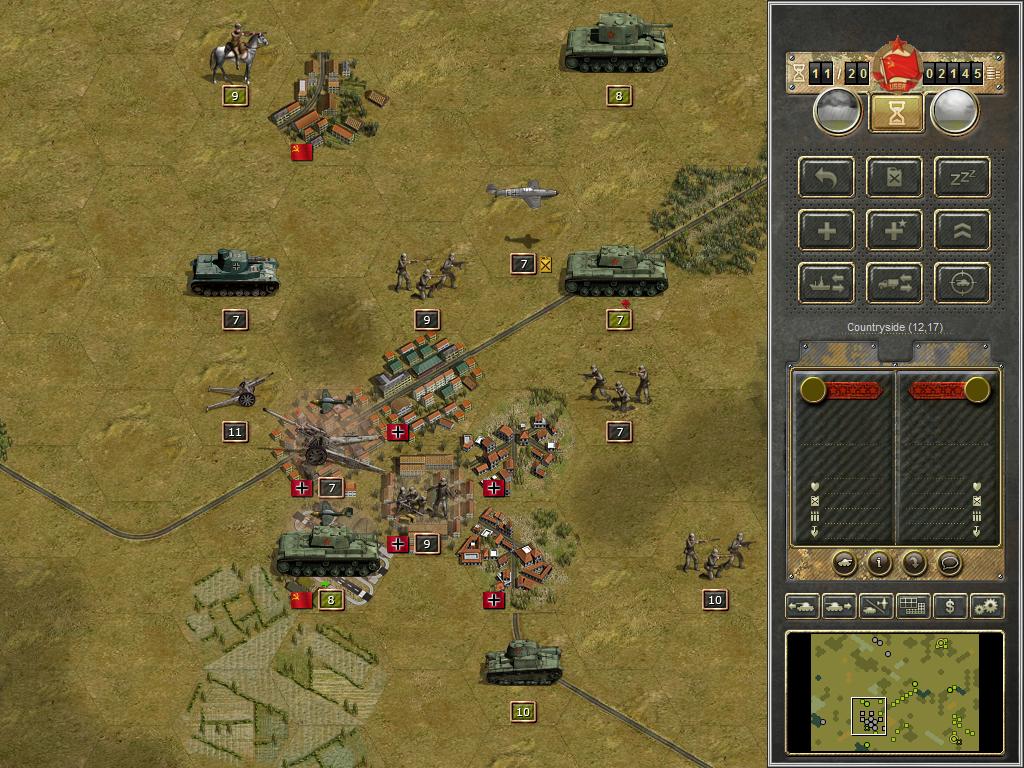Put the unit to sleep
Viewport: 1024px width, 768px height.
click(962, 178)
